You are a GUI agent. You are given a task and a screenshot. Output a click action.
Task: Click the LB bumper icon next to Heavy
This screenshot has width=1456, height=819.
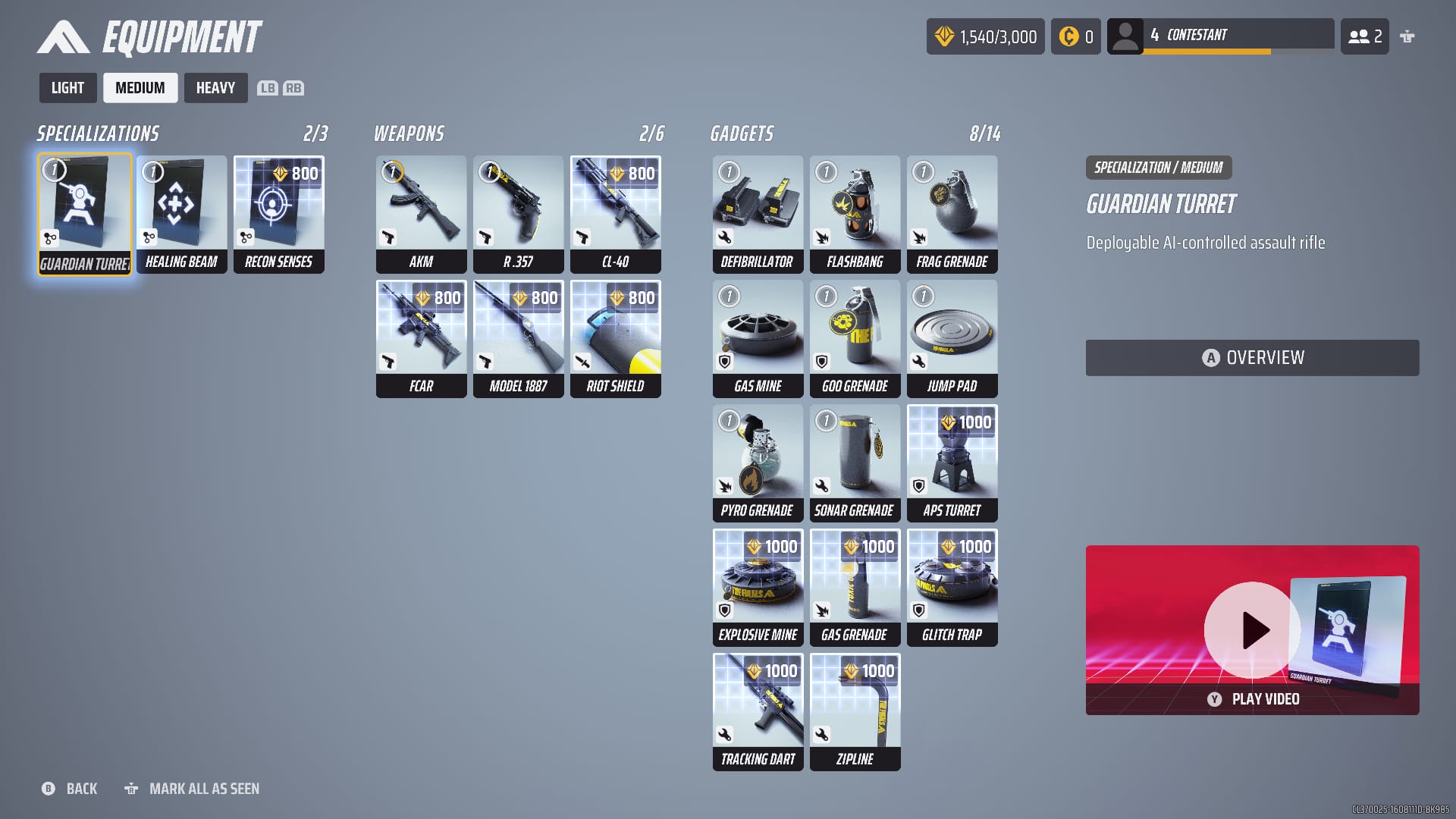pyautogui.click(x=265, y=88)
